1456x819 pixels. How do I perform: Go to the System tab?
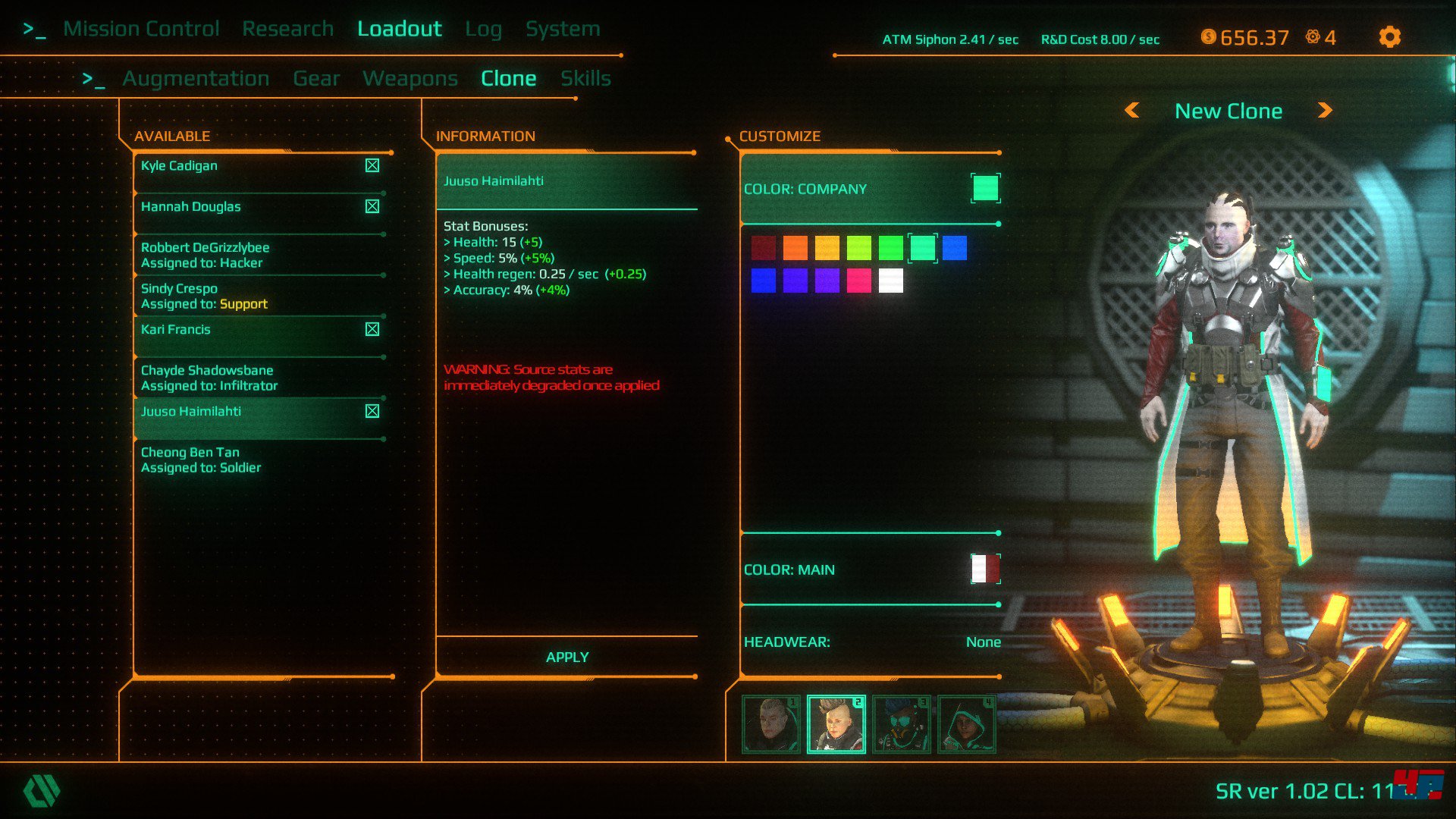(x=563, y=29)
